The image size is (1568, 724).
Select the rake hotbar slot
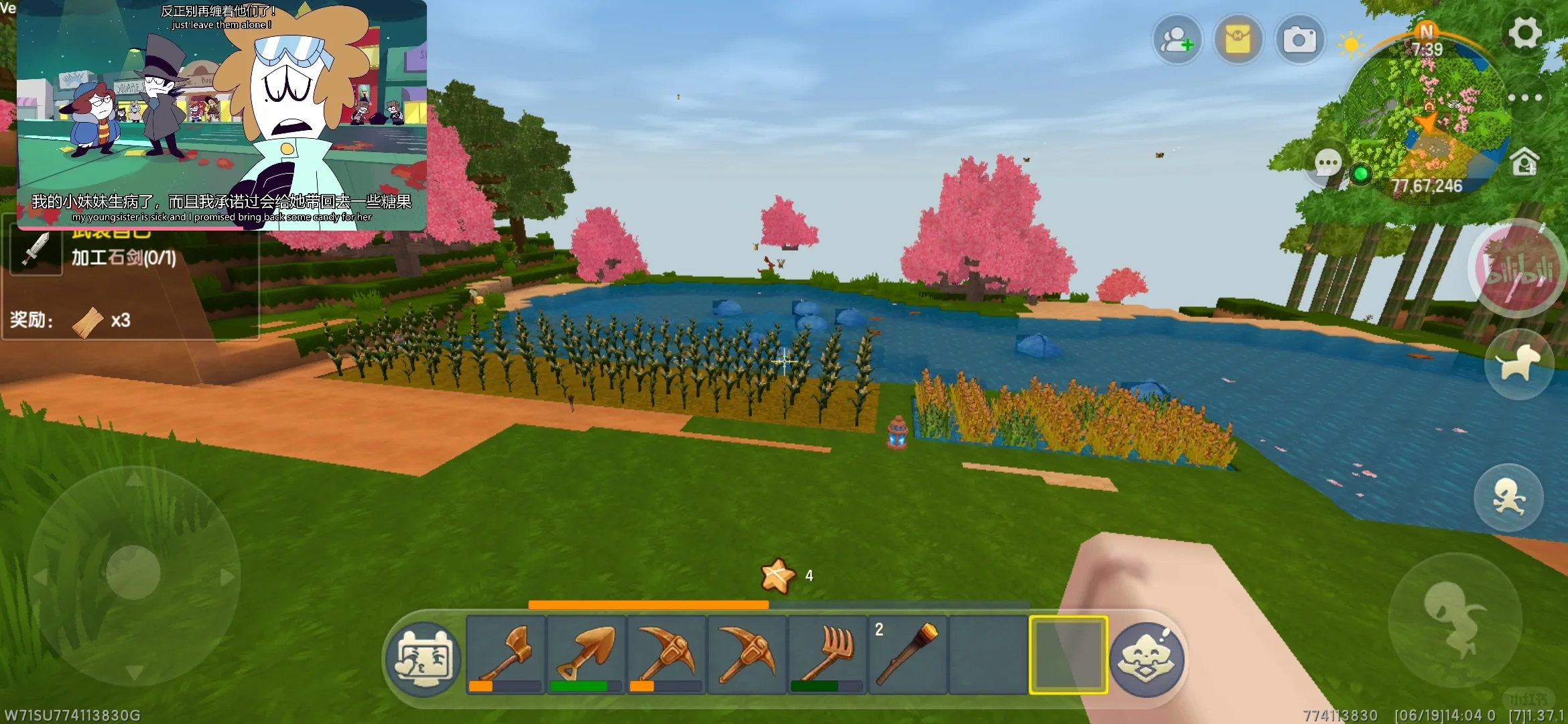click(x=827, y=654)
